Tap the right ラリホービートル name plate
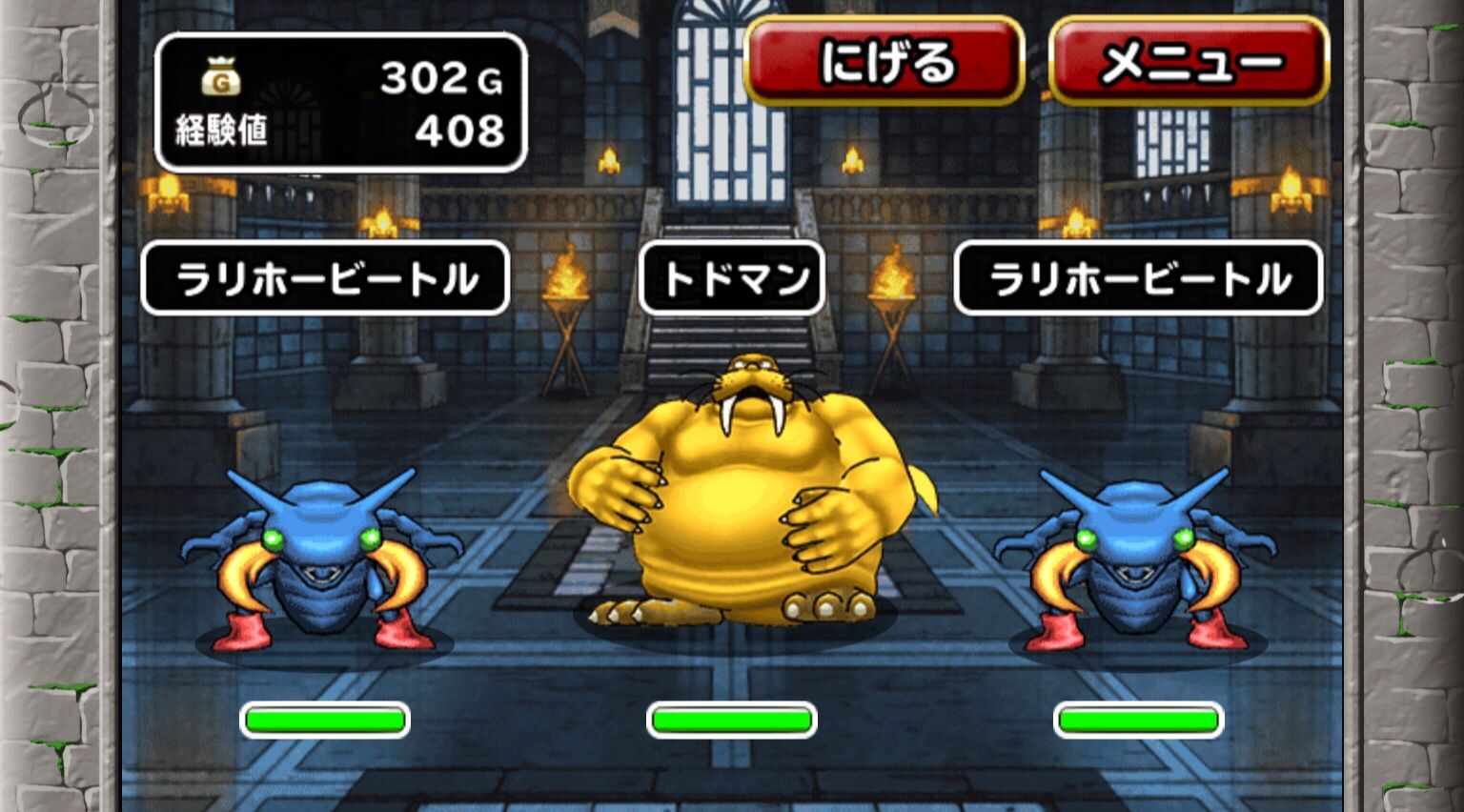The height and width of the screenshot is (812, 1464). (1140, 276)
